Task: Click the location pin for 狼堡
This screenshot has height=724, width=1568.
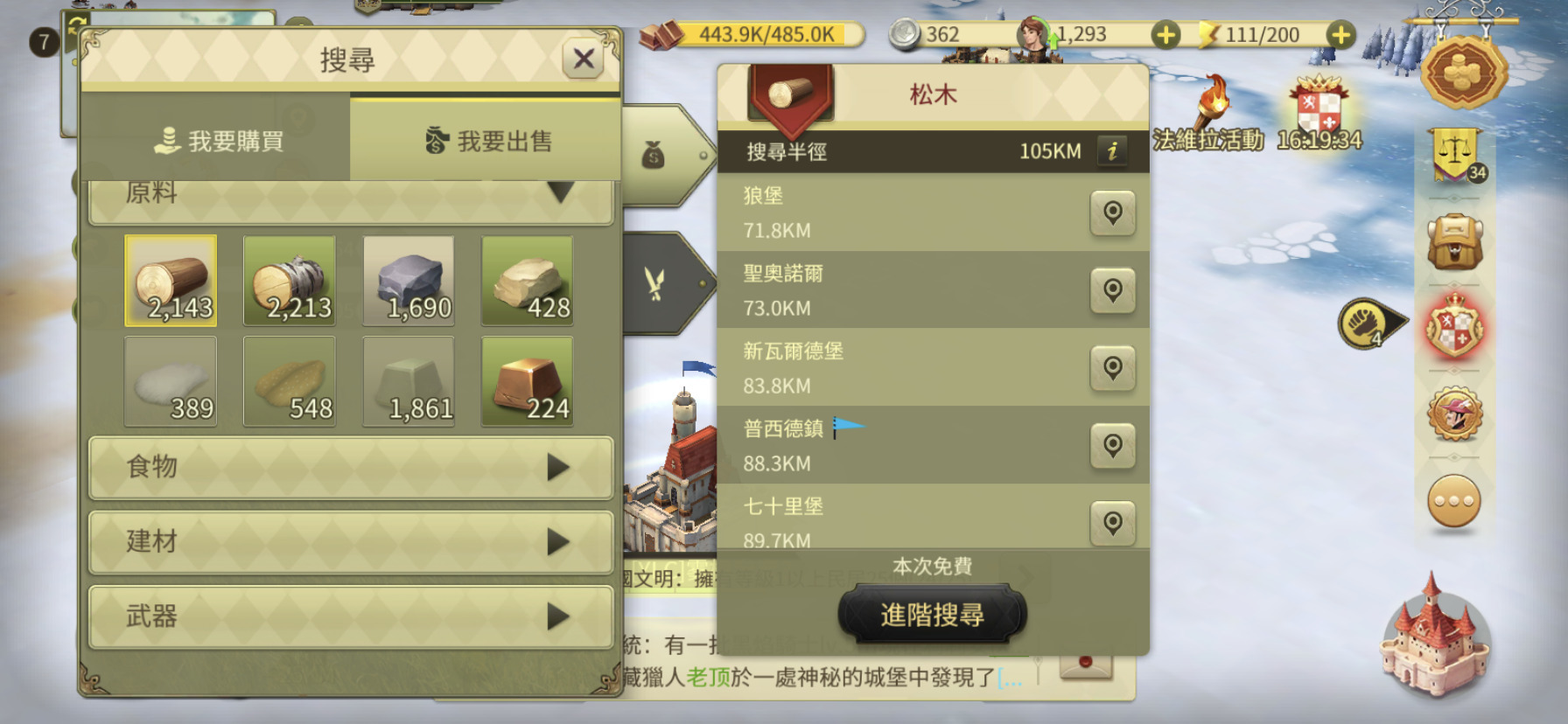Action: coord(1113,212)
